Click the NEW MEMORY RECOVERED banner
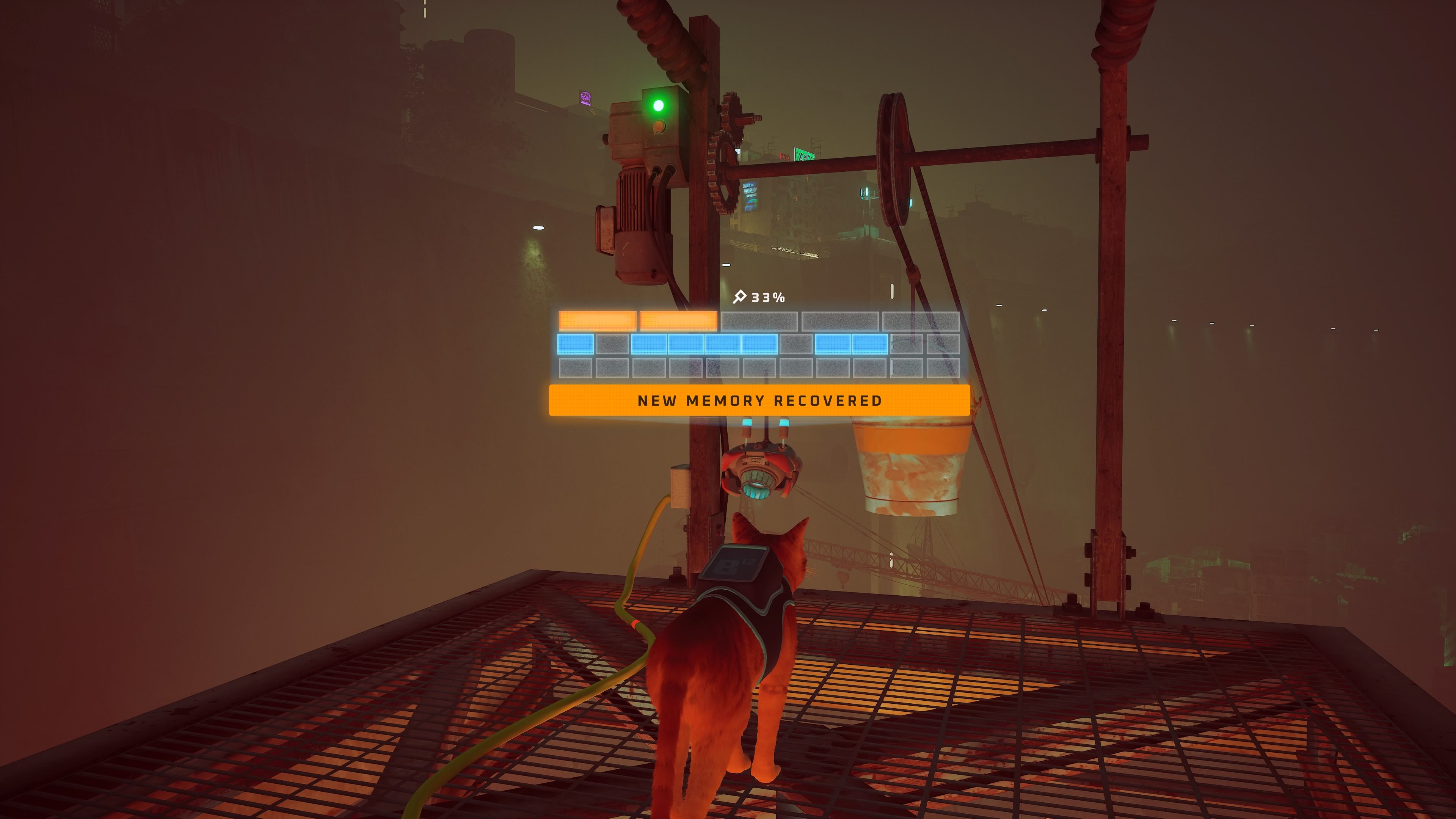This screenshot has width=1456, height=819. tap(759, 400)
